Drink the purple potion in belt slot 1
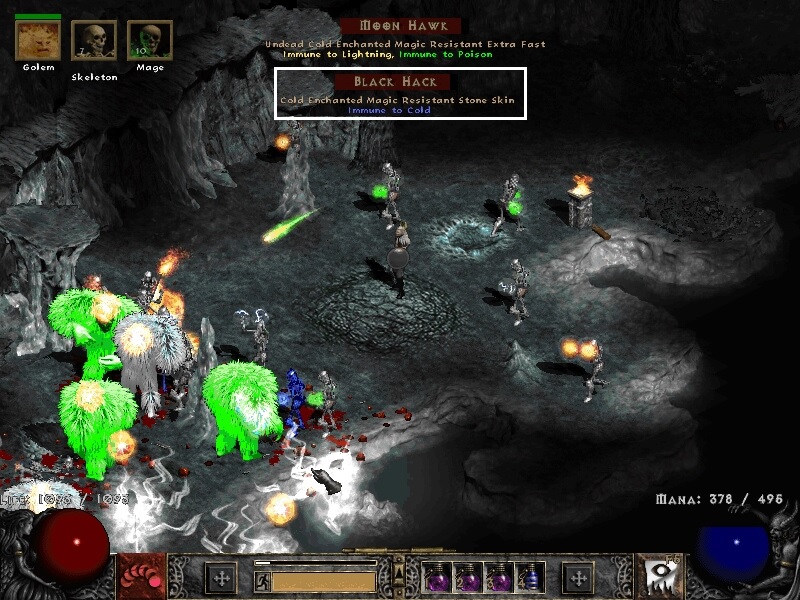 (436, 577)
